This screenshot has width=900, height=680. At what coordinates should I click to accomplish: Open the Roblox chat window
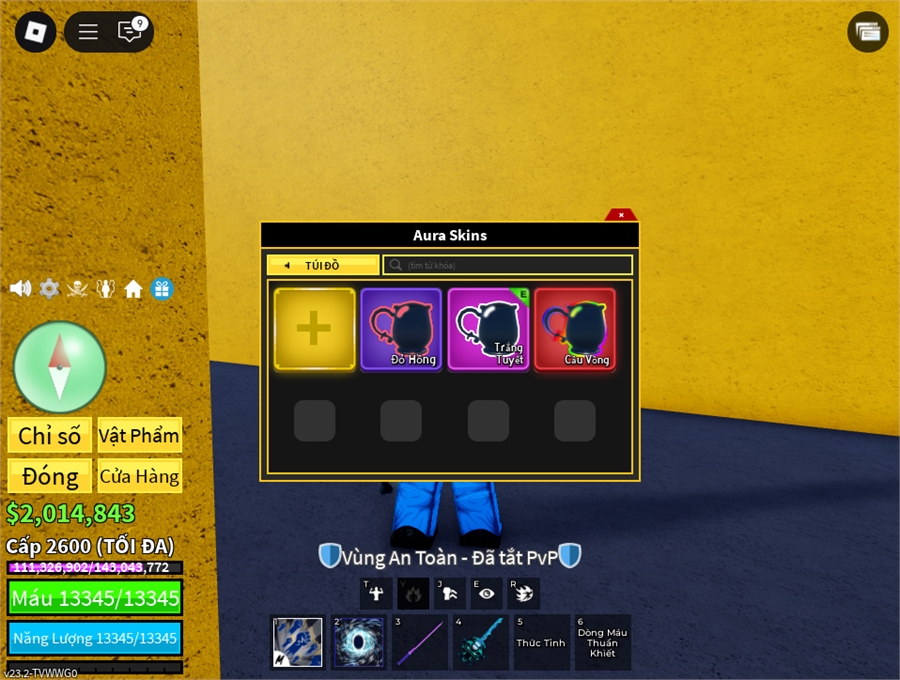[130, 32]
